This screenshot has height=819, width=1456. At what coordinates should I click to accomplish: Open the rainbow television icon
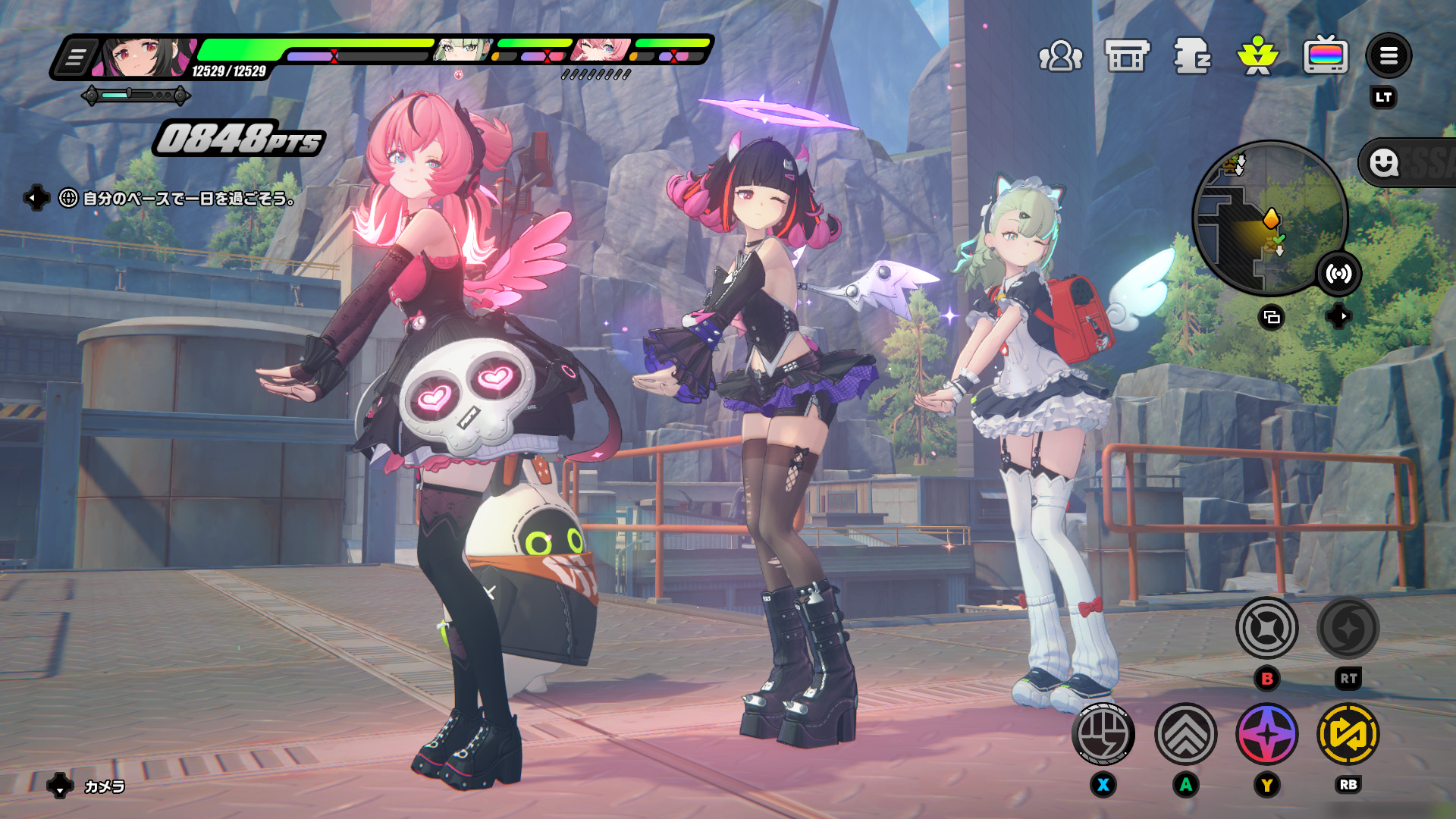click(x=1325, y=56)
